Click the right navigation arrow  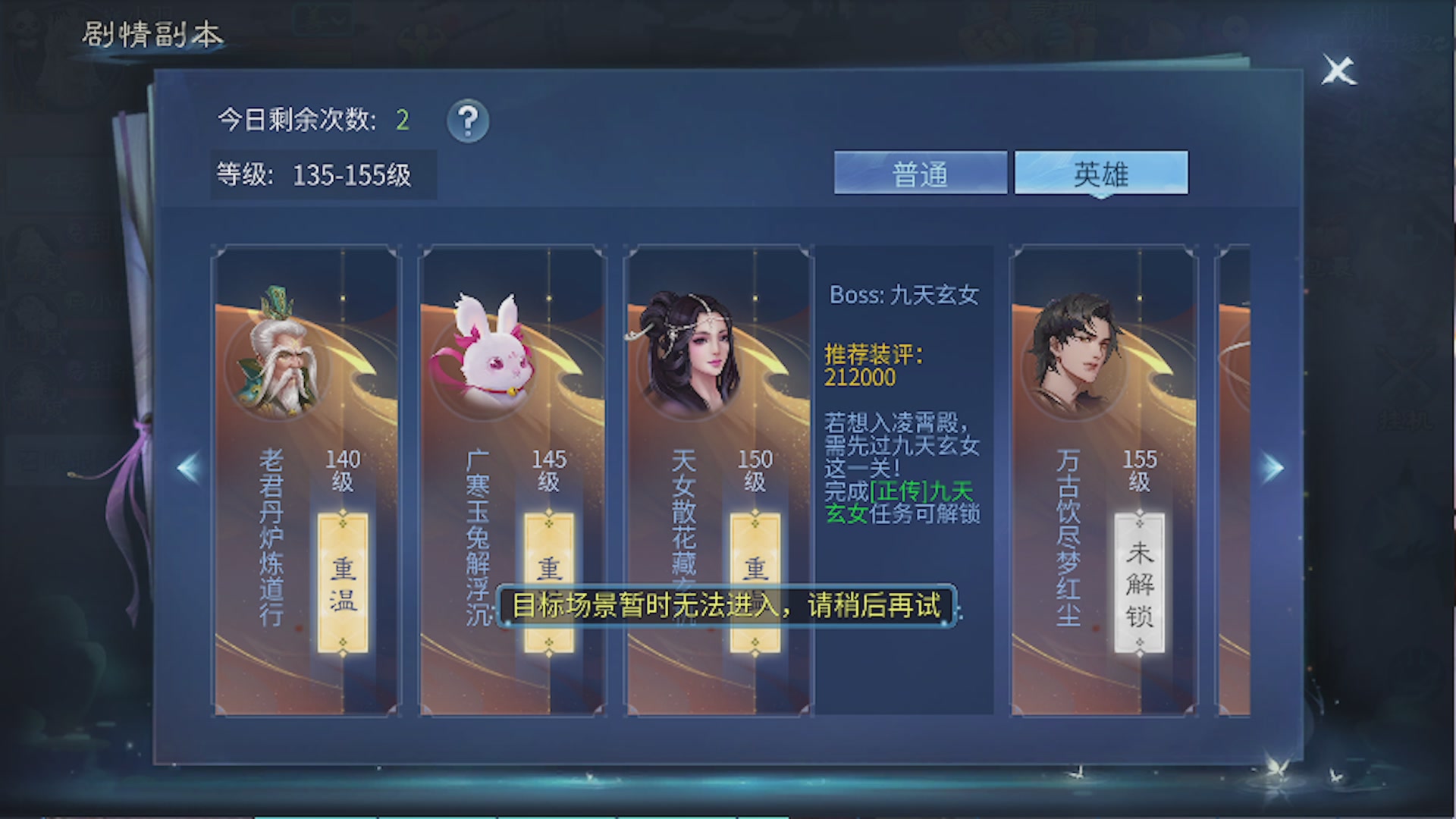1272,467
